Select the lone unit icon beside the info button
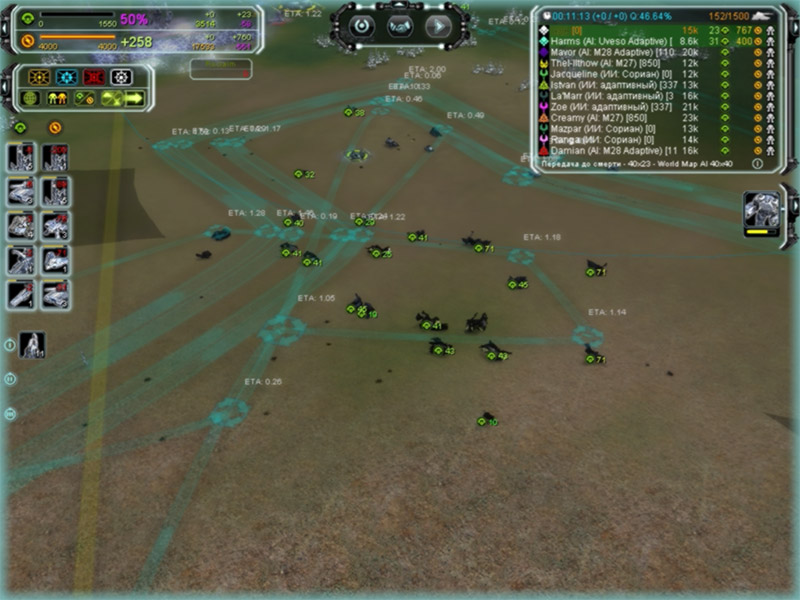The height and width of the screenshot is (600, 800). 33,344
